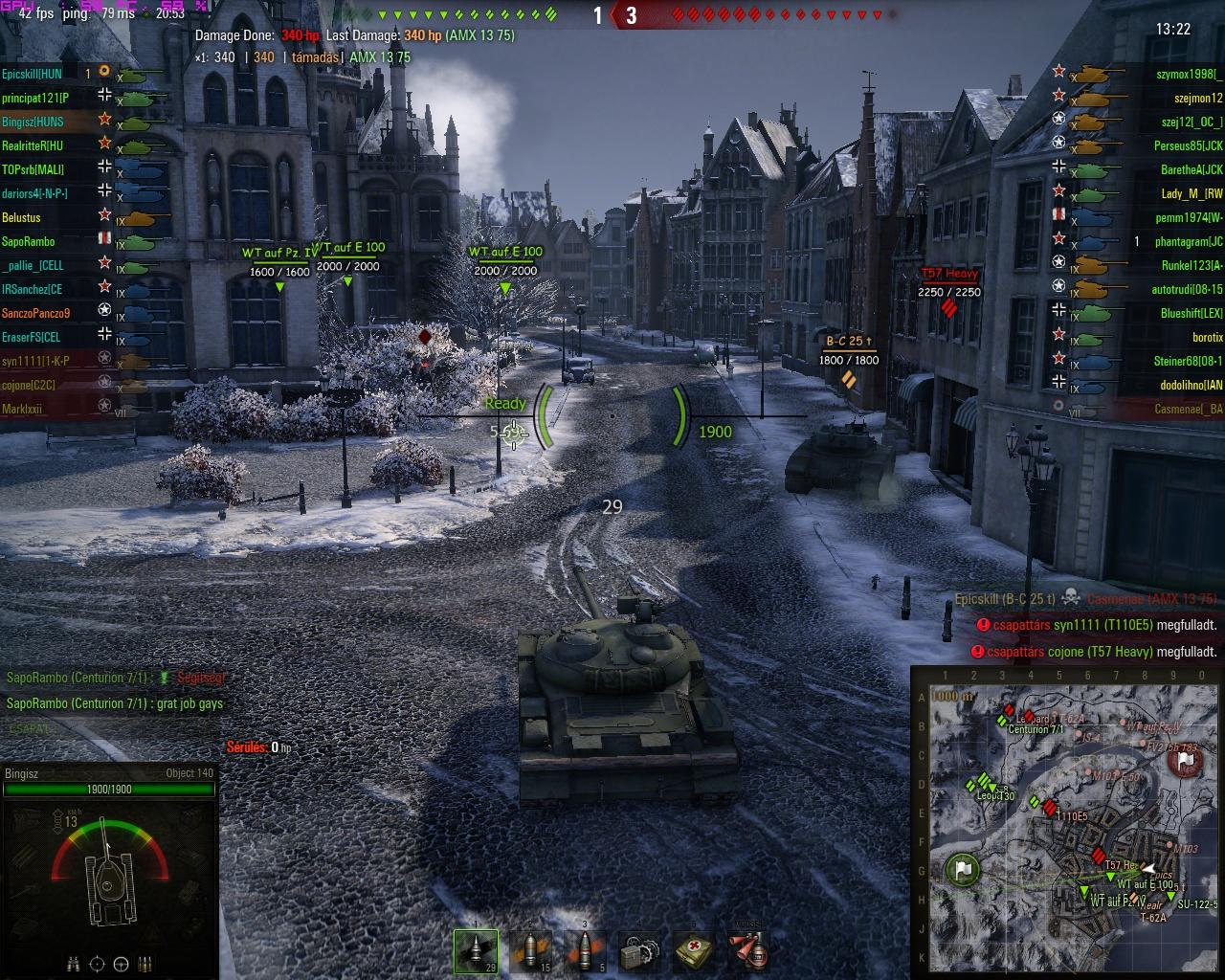Select borotix in the enemy player list
The width and height of the screenshot is (1225, 980).
(x=1207, y=338)
